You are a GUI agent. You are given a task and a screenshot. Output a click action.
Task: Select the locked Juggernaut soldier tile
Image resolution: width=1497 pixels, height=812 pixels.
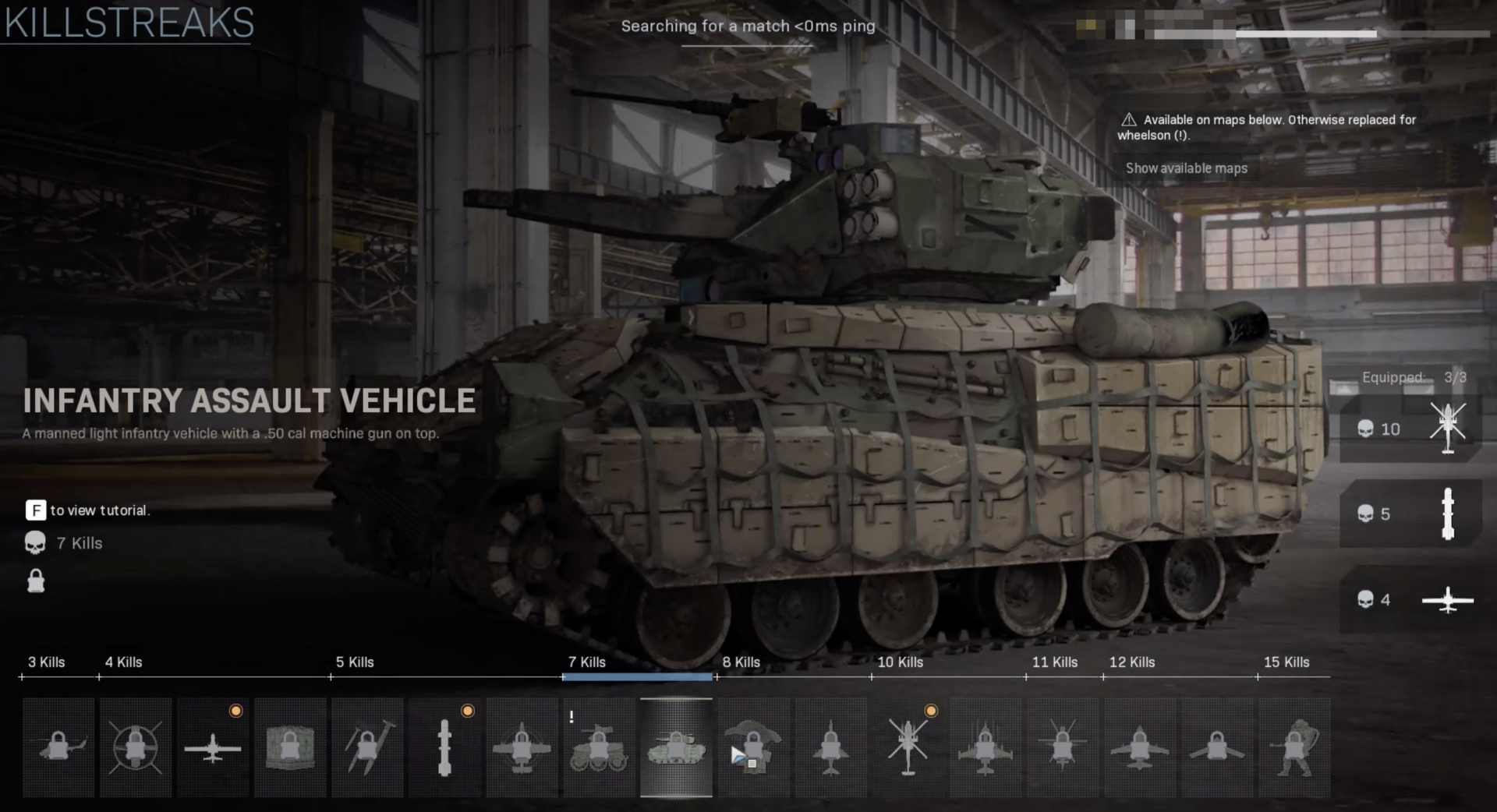tap(1294, 747)
